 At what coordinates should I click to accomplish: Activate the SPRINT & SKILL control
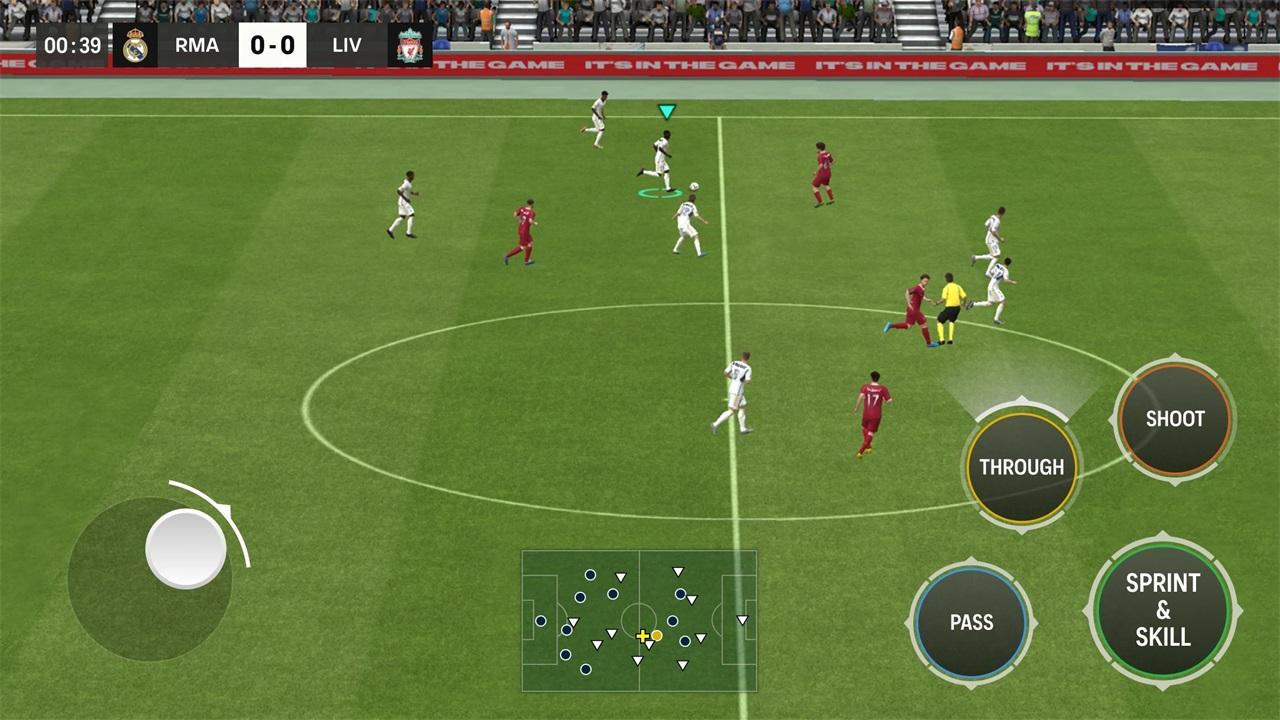click(x=1162, y=610)
